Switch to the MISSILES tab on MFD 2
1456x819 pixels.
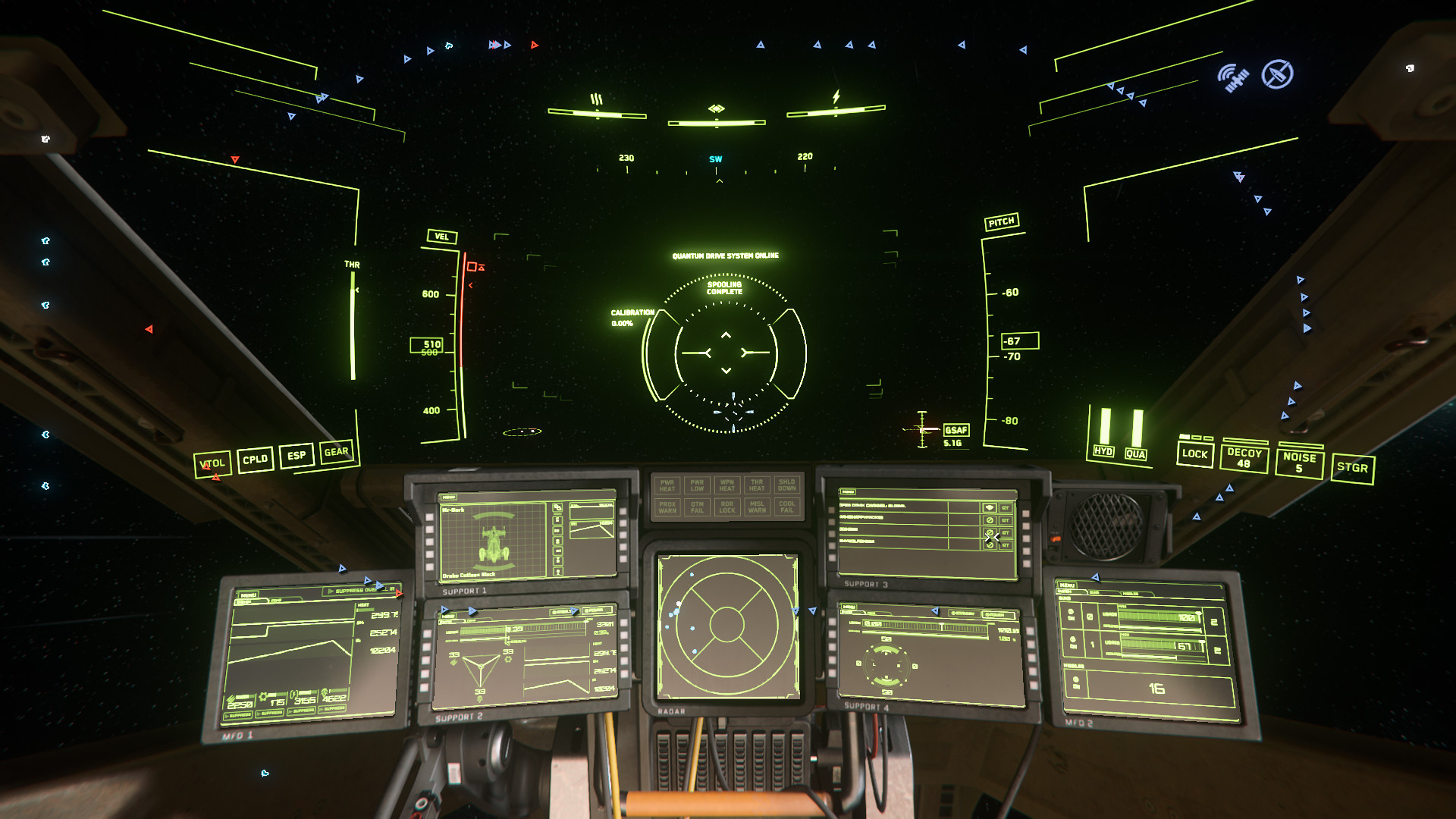coord(1131,593)
